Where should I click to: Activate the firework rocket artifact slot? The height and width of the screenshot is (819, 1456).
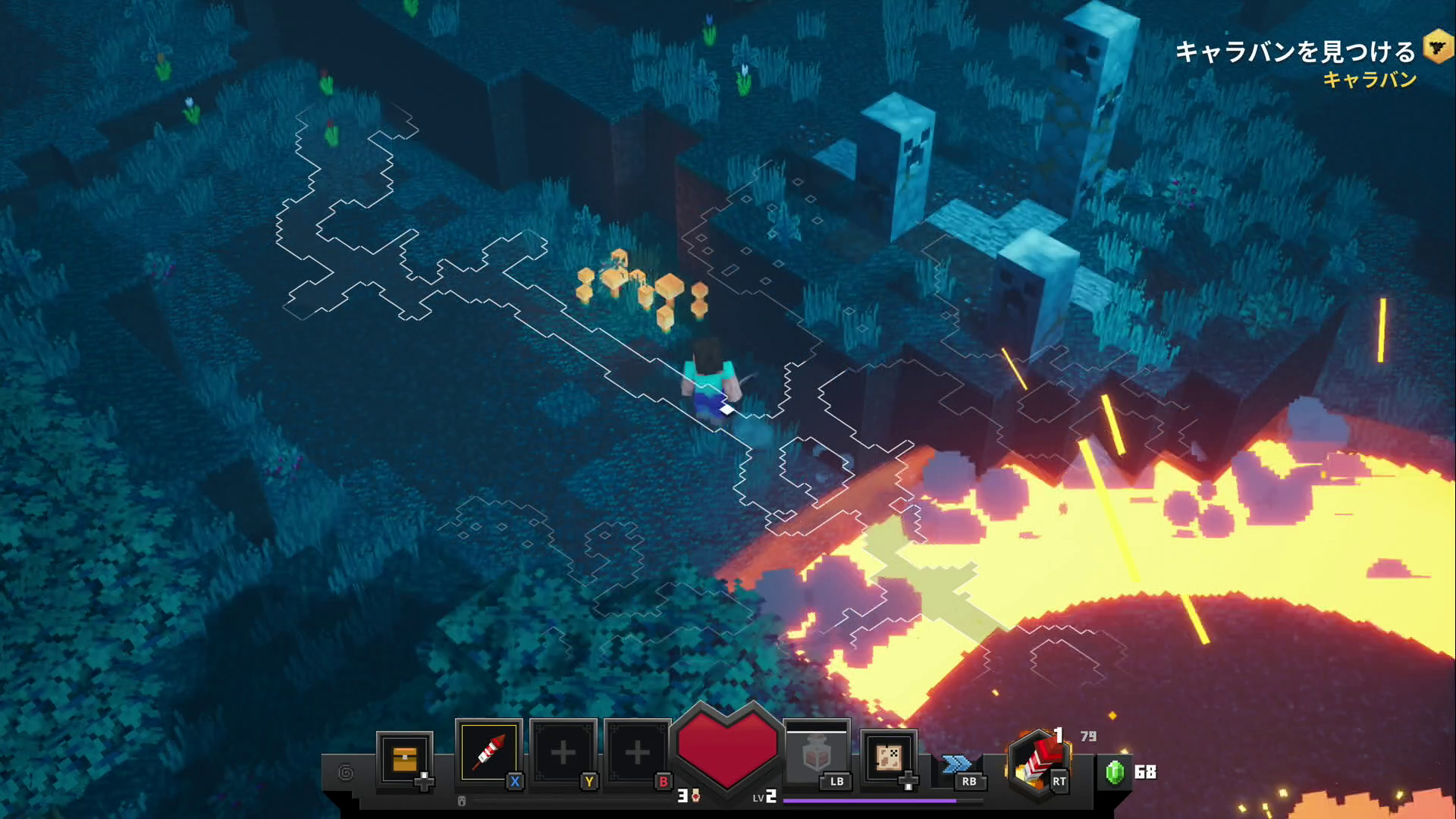click(x=489, y=752)
